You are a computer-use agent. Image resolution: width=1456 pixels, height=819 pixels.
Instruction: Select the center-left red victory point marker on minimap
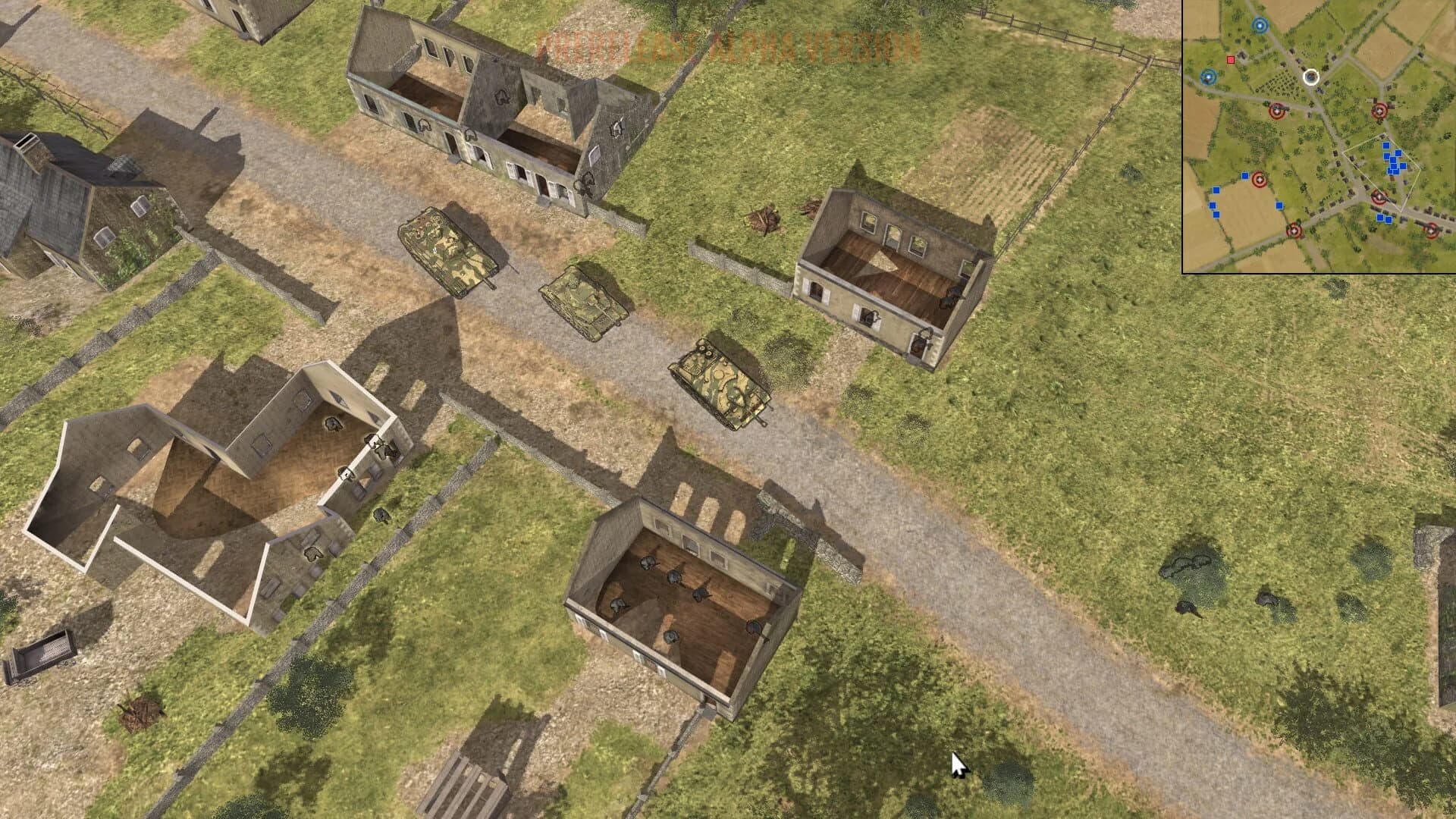(x=1276, y=111)
